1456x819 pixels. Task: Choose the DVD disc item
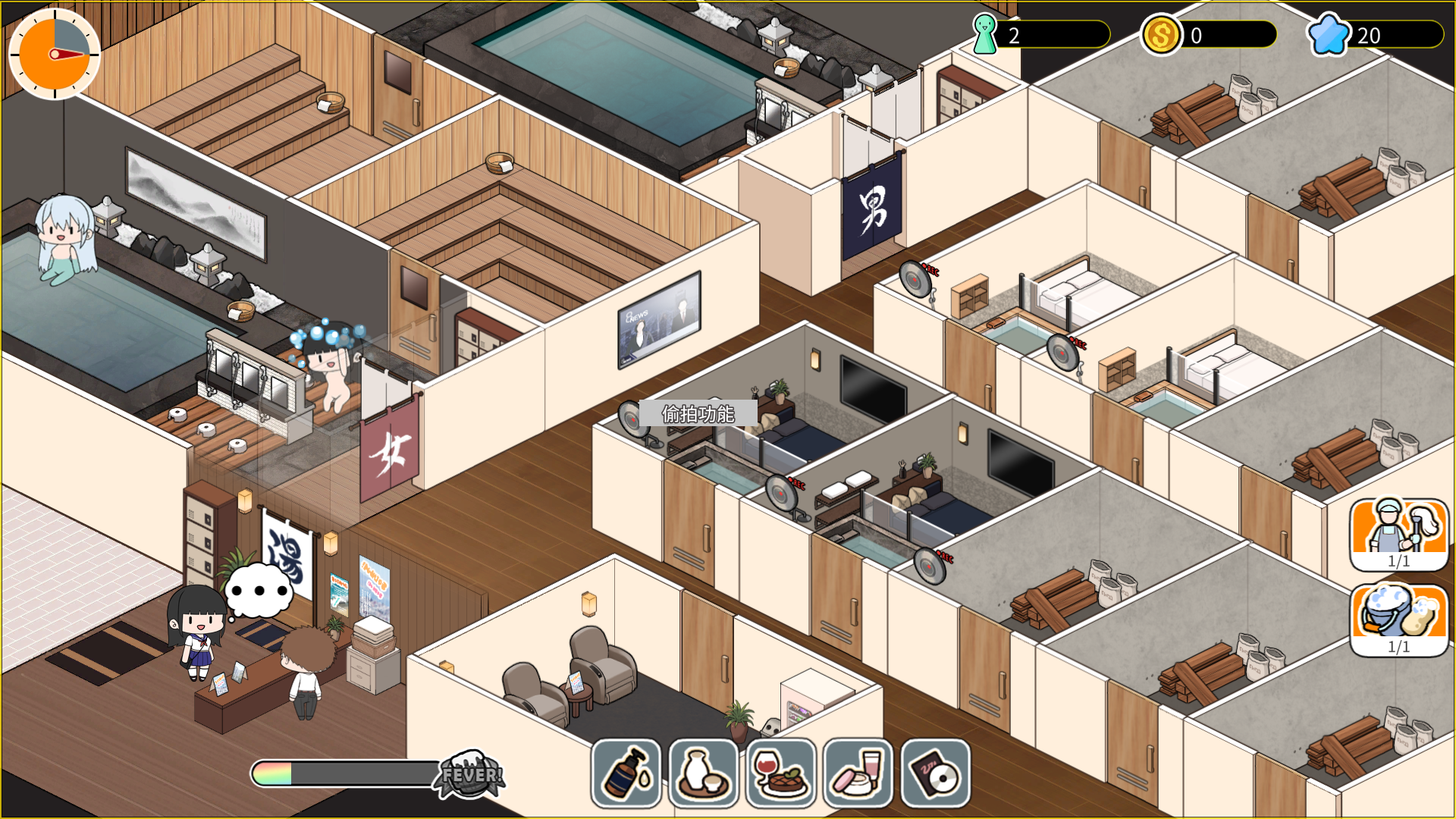(x=936, y=773)
